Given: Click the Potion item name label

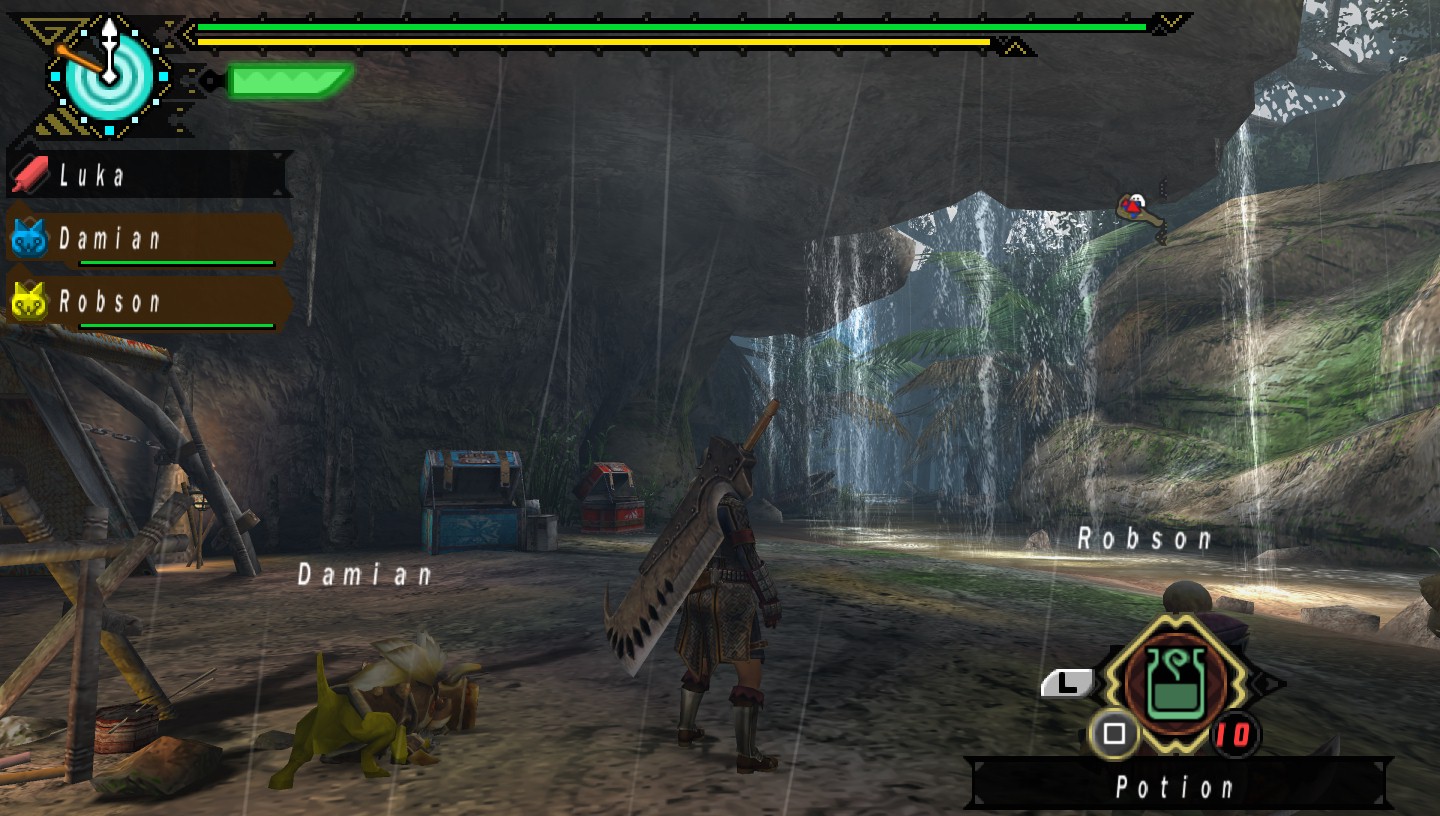Looking at the screenshot, I should pyautogui.click(x=1176, y=787).
